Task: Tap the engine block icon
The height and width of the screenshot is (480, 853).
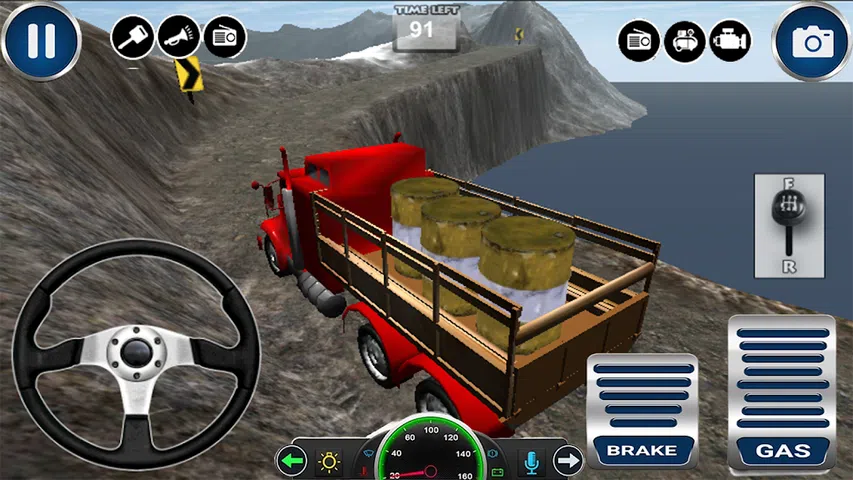Action: point(730,41)
